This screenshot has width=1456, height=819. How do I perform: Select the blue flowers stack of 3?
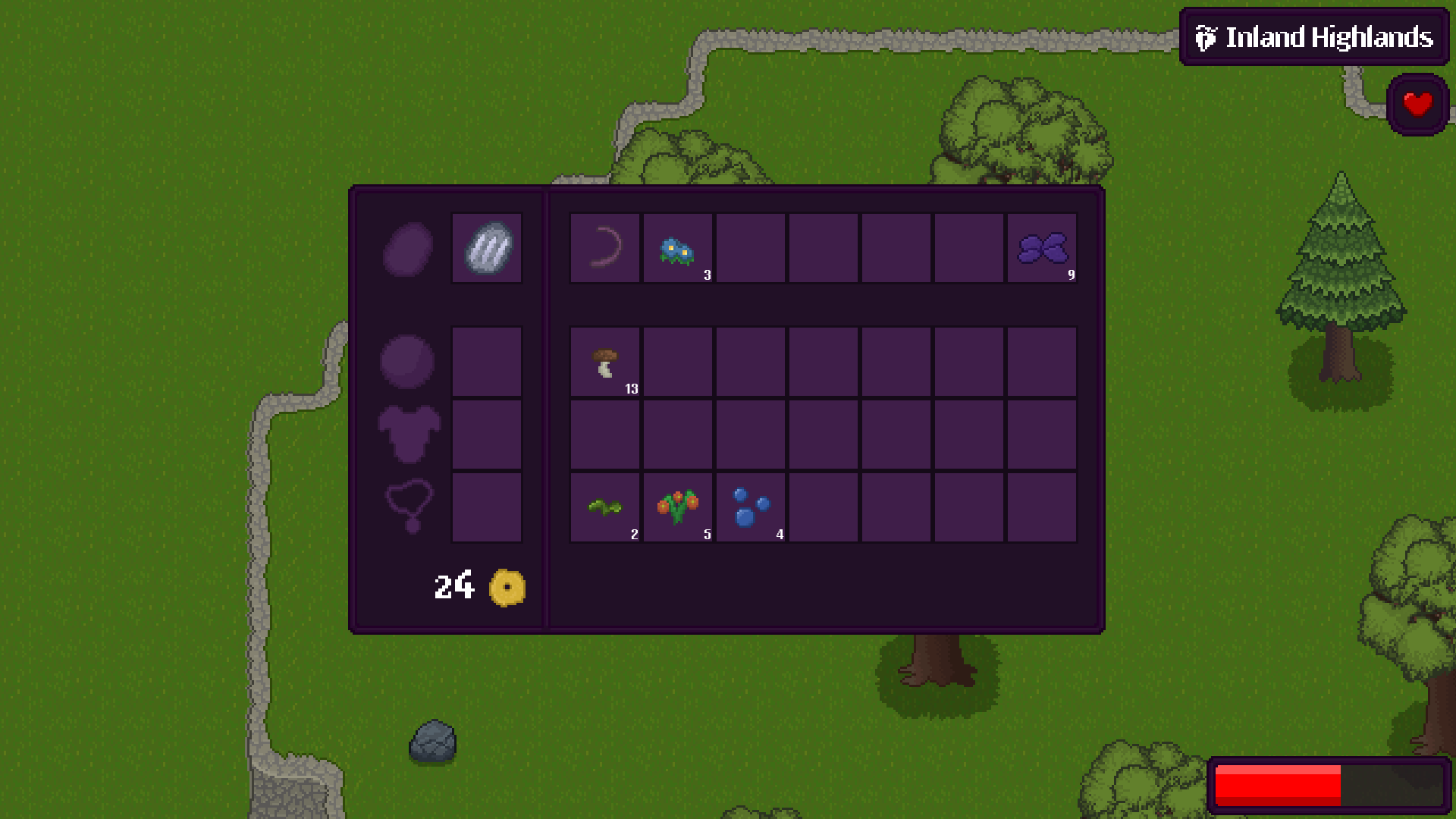[x=678, y=248]
